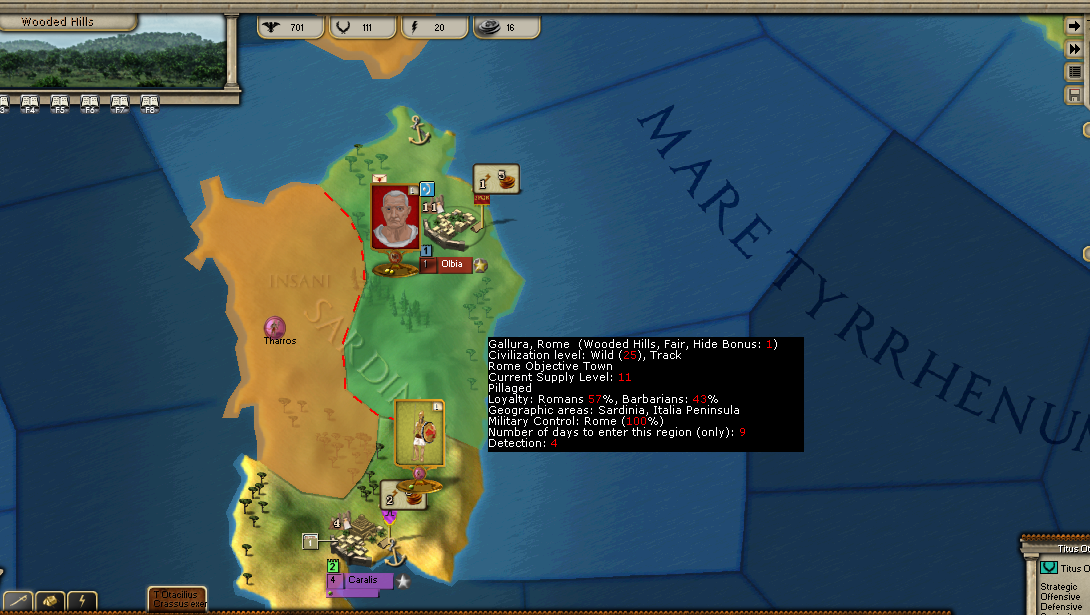Select the supply wagon unit near Olbia

click(x=496, y=179)
